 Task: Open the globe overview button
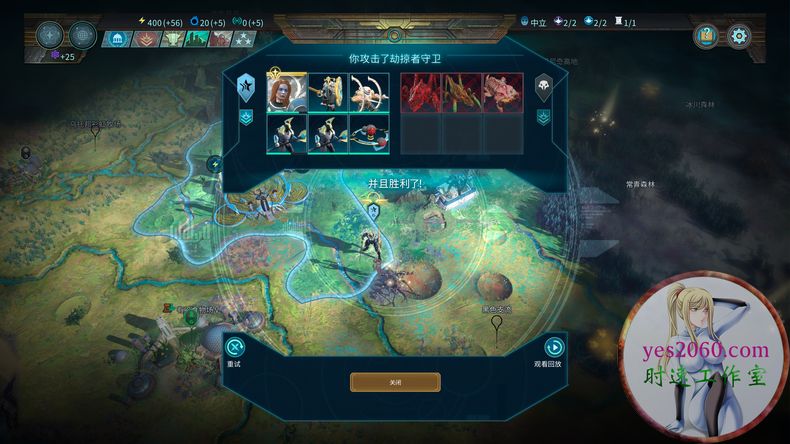(x=83, y=35)
